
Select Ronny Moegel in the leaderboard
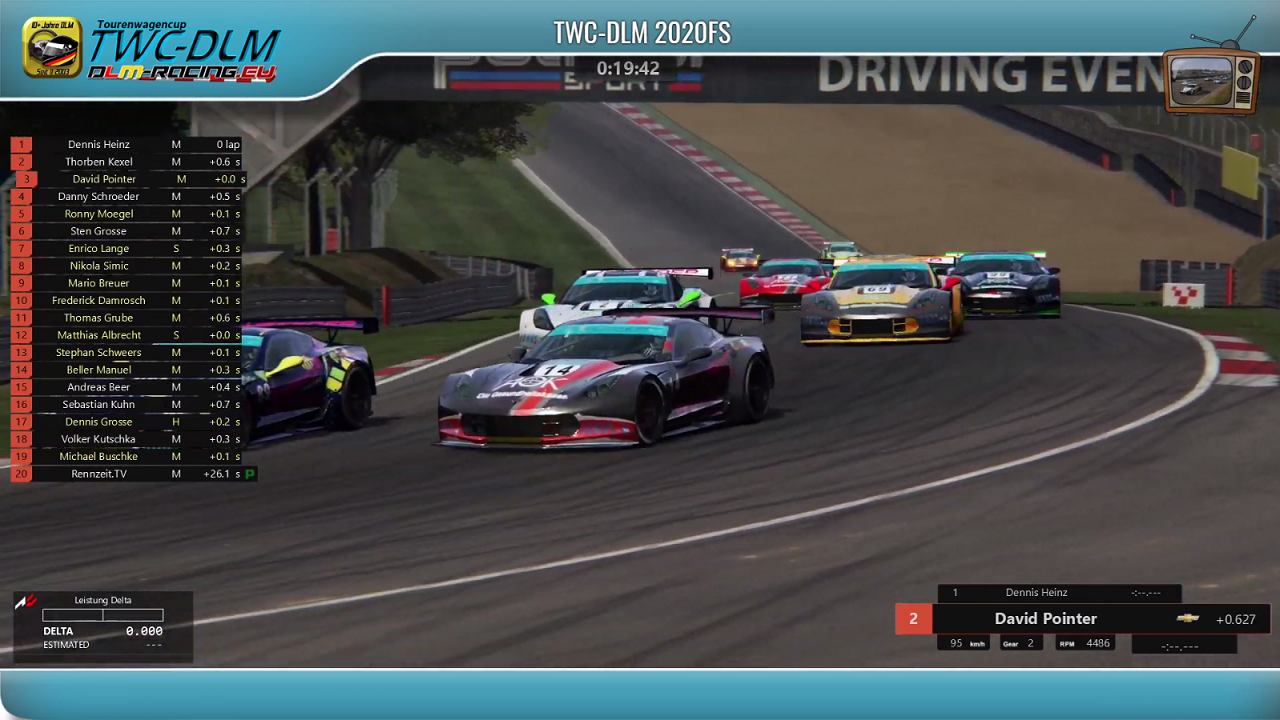pyautogui.click(x=99, y=214)
